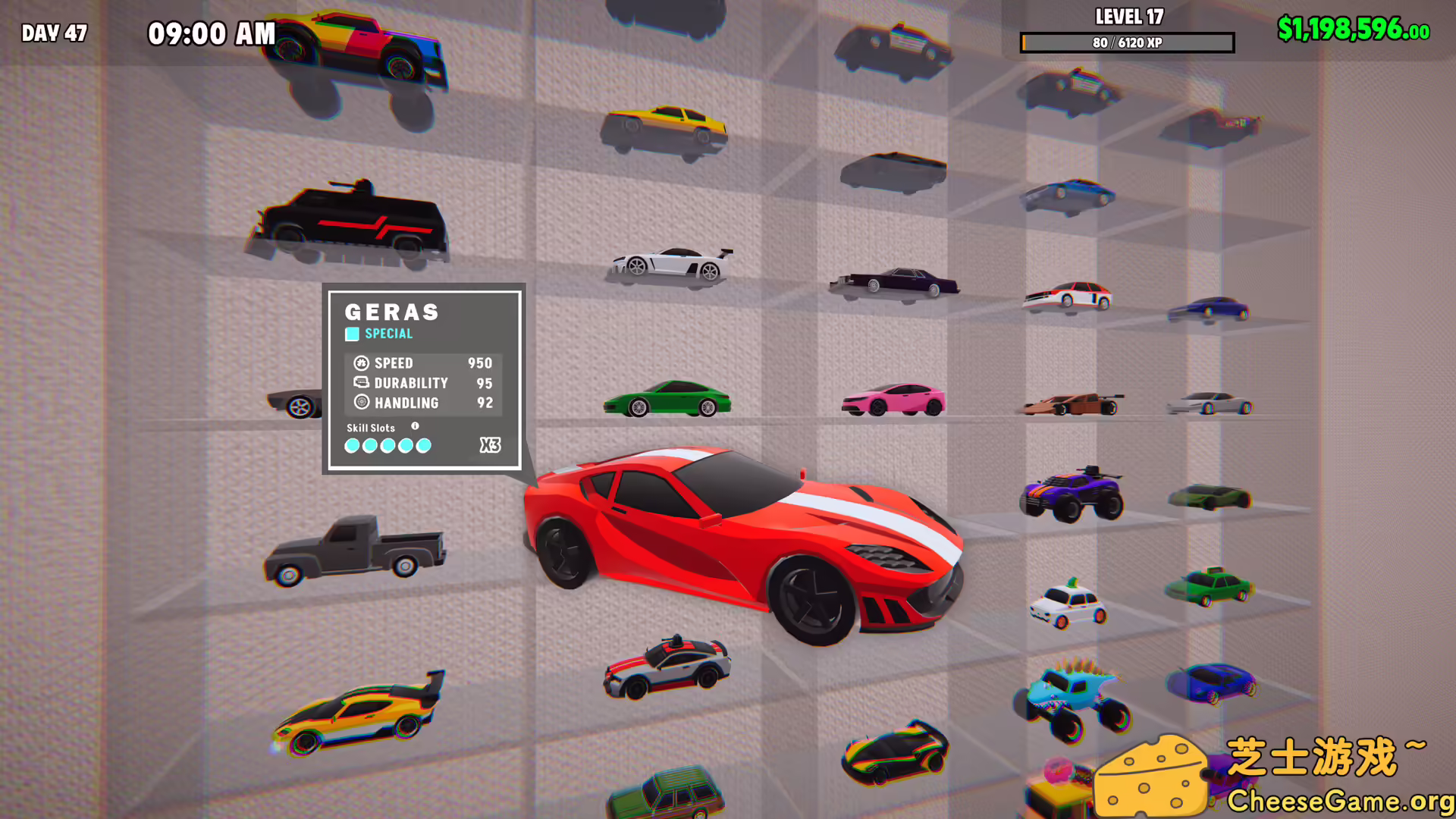The image size is (1456, 819).
Task: Click the Speed stat icon
Action: [362, 363]
